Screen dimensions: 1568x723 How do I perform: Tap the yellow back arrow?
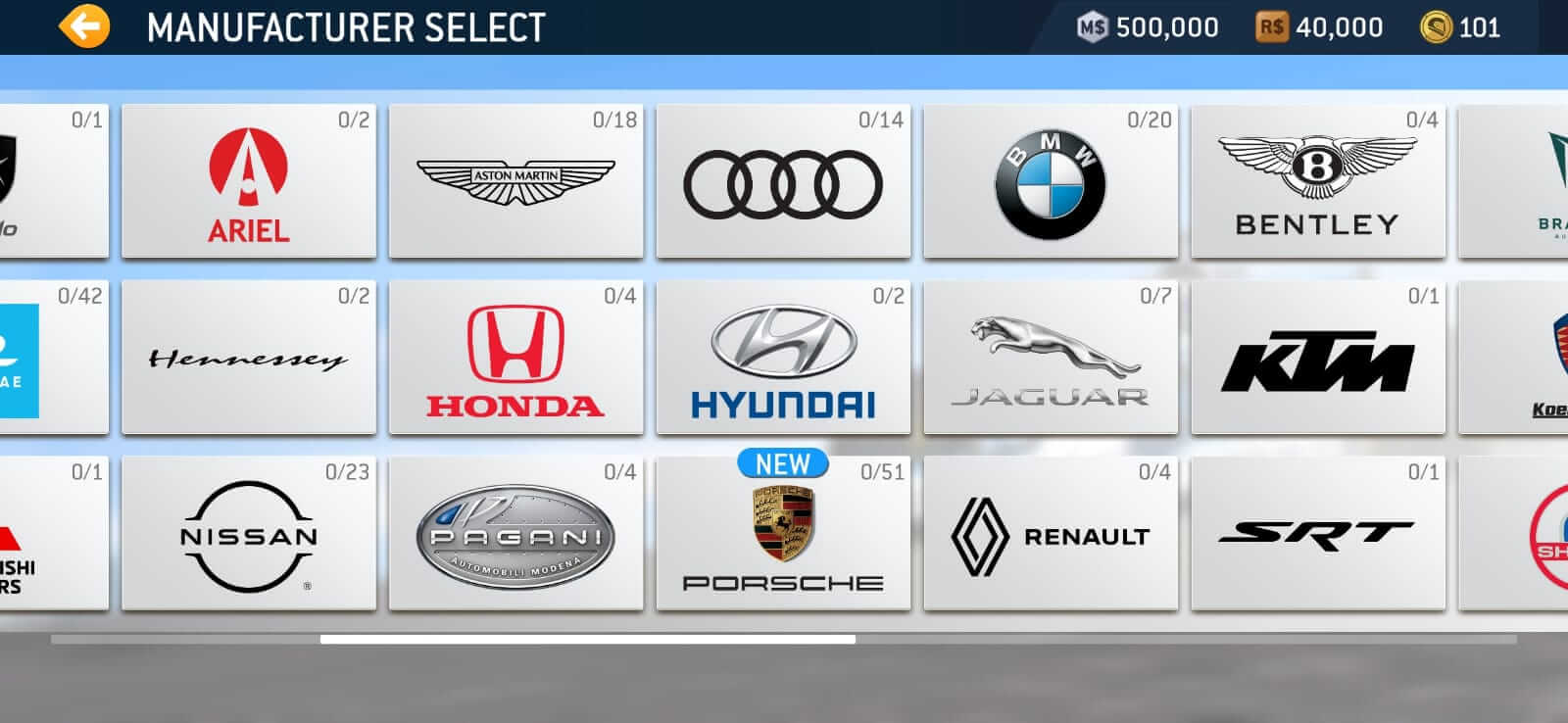83,26
